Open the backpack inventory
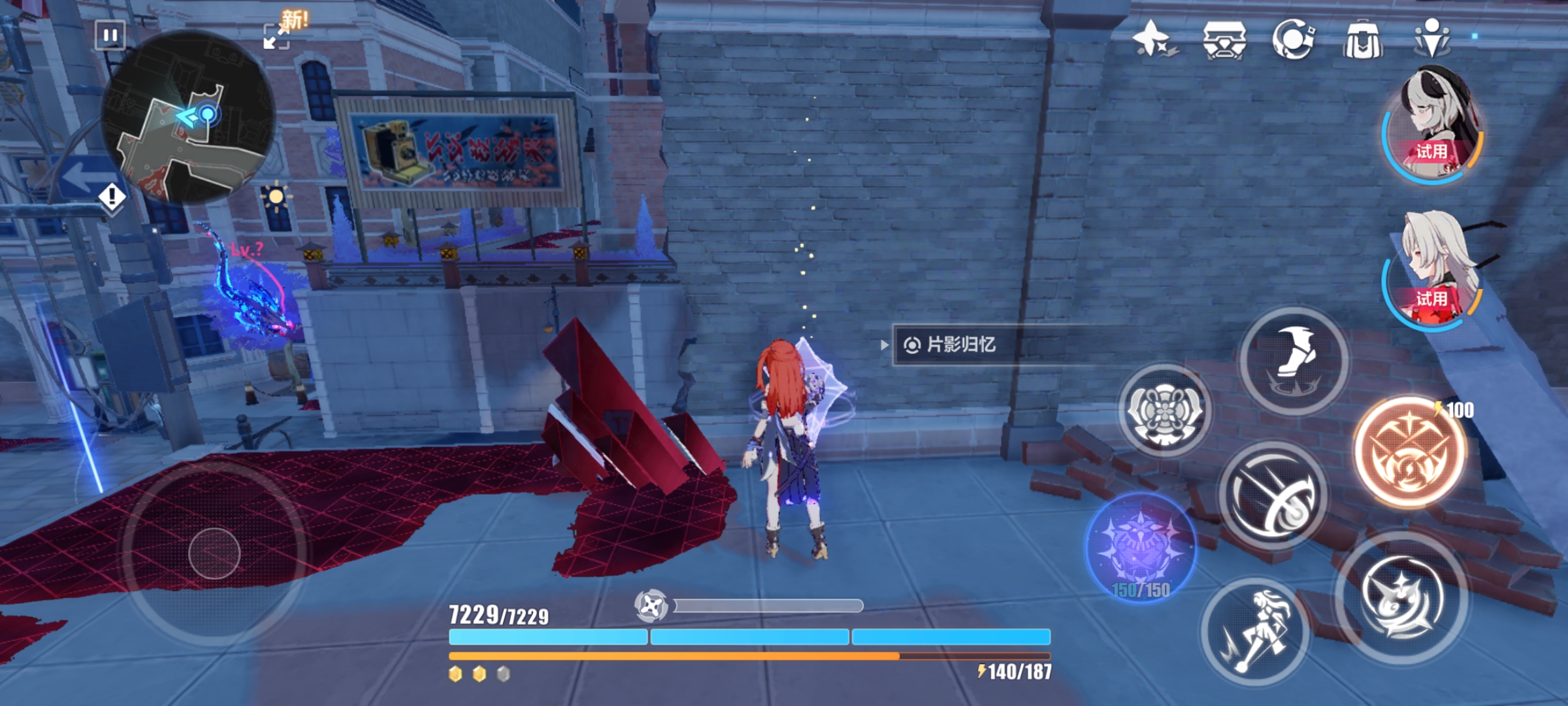This screenshot has width=1568, height=706. (x=1362, y=41)
